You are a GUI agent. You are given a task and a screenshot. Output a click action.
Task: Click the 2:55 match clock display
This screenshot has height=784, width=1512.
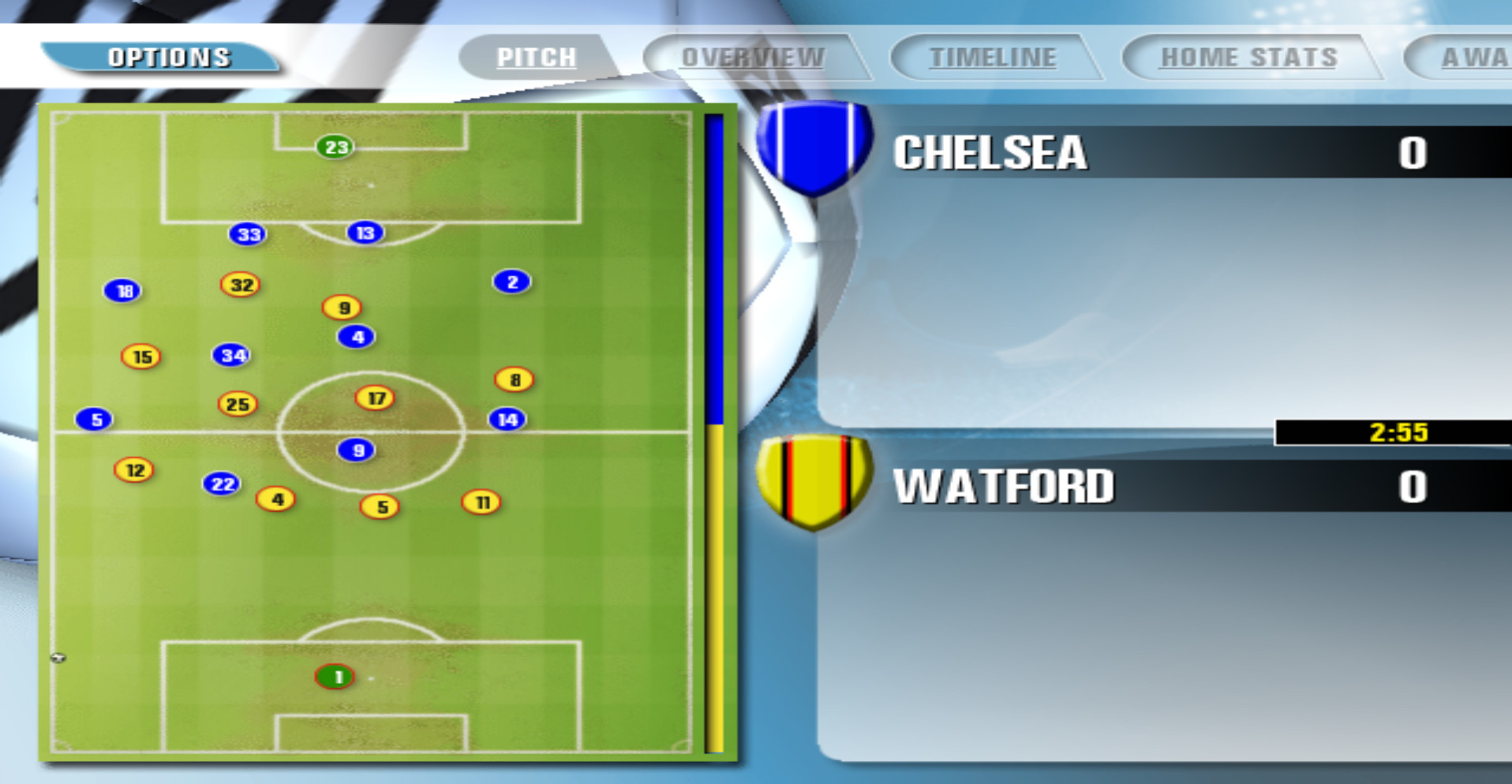(x=1397, y=433)
